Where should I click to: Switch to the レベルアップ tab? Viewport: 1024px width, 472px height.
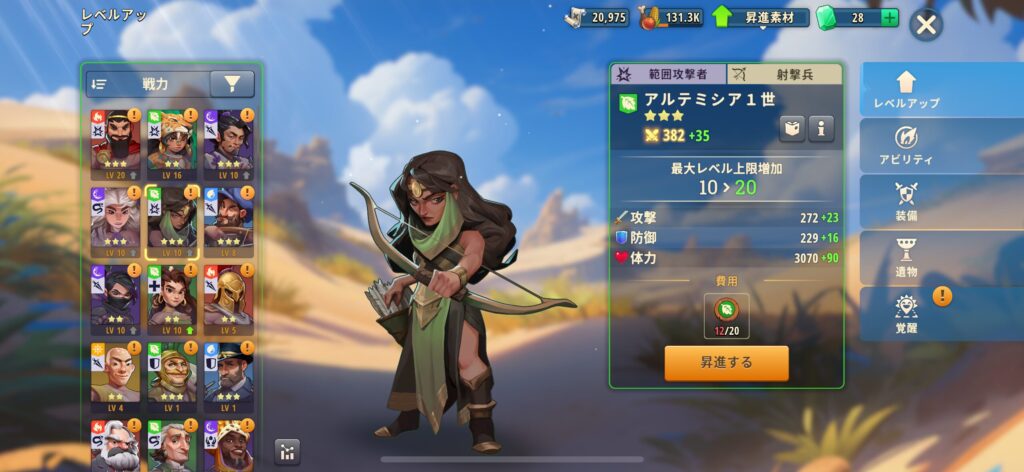(907, 90)
